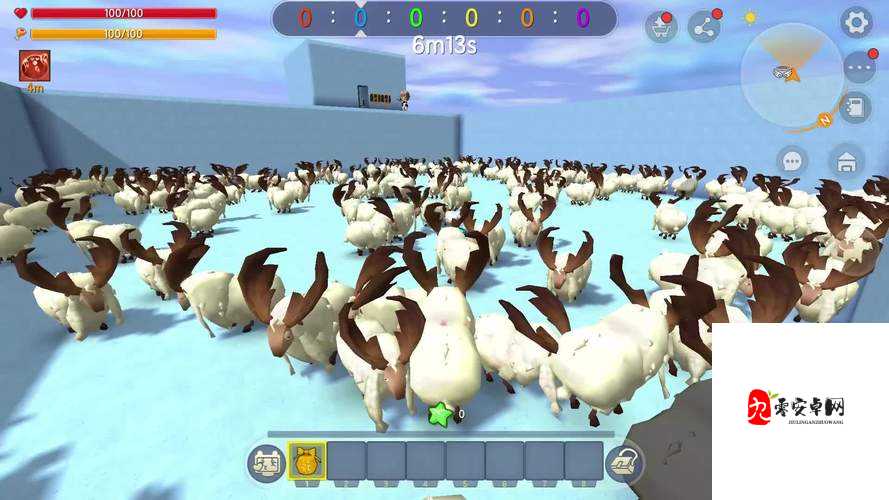Select the golden pouch hotbar slot
The image size is (889, 500).
[x=306, y=461]
